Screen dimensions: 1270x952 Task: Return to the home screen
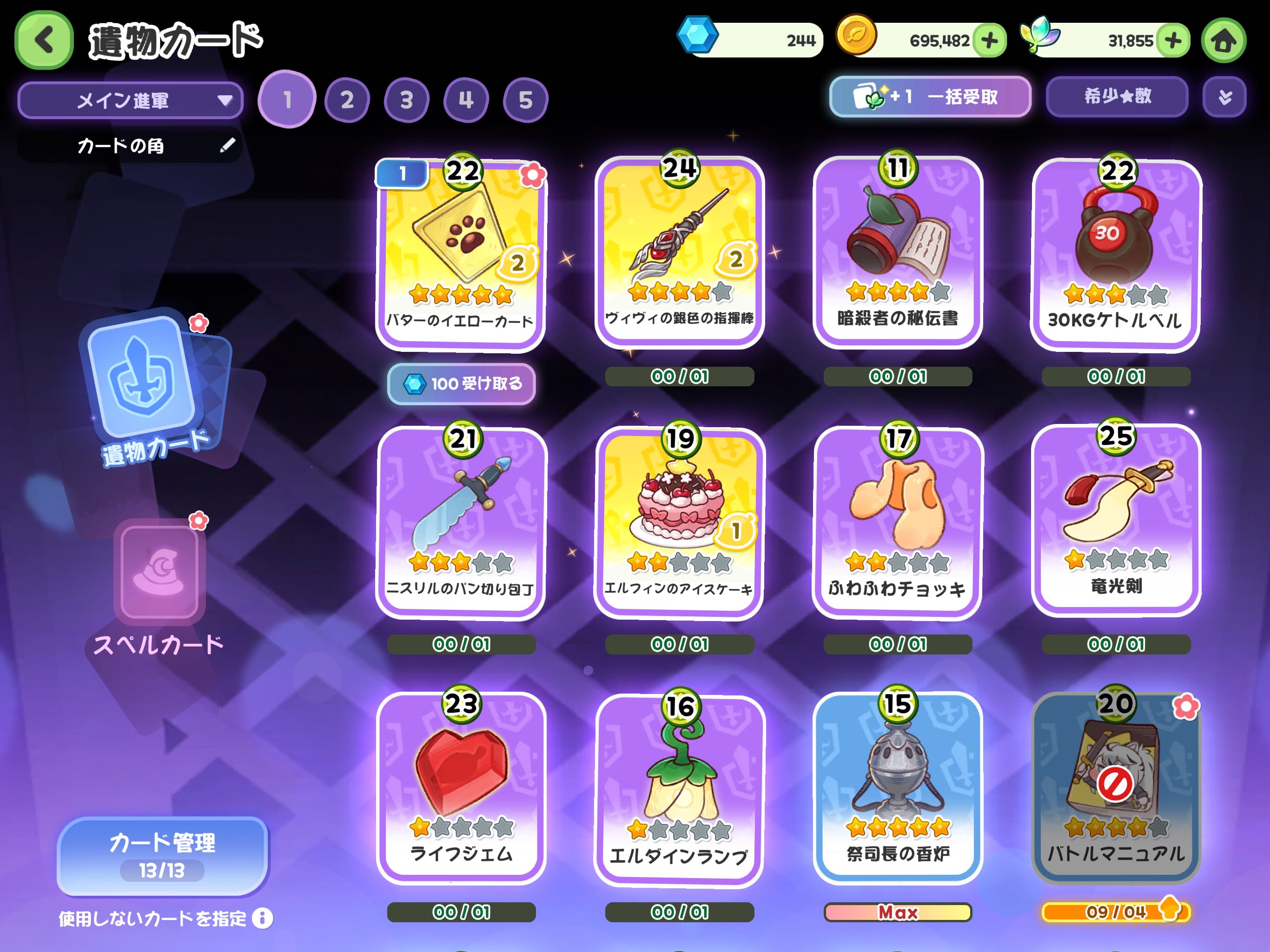[x=1224, y=41]
